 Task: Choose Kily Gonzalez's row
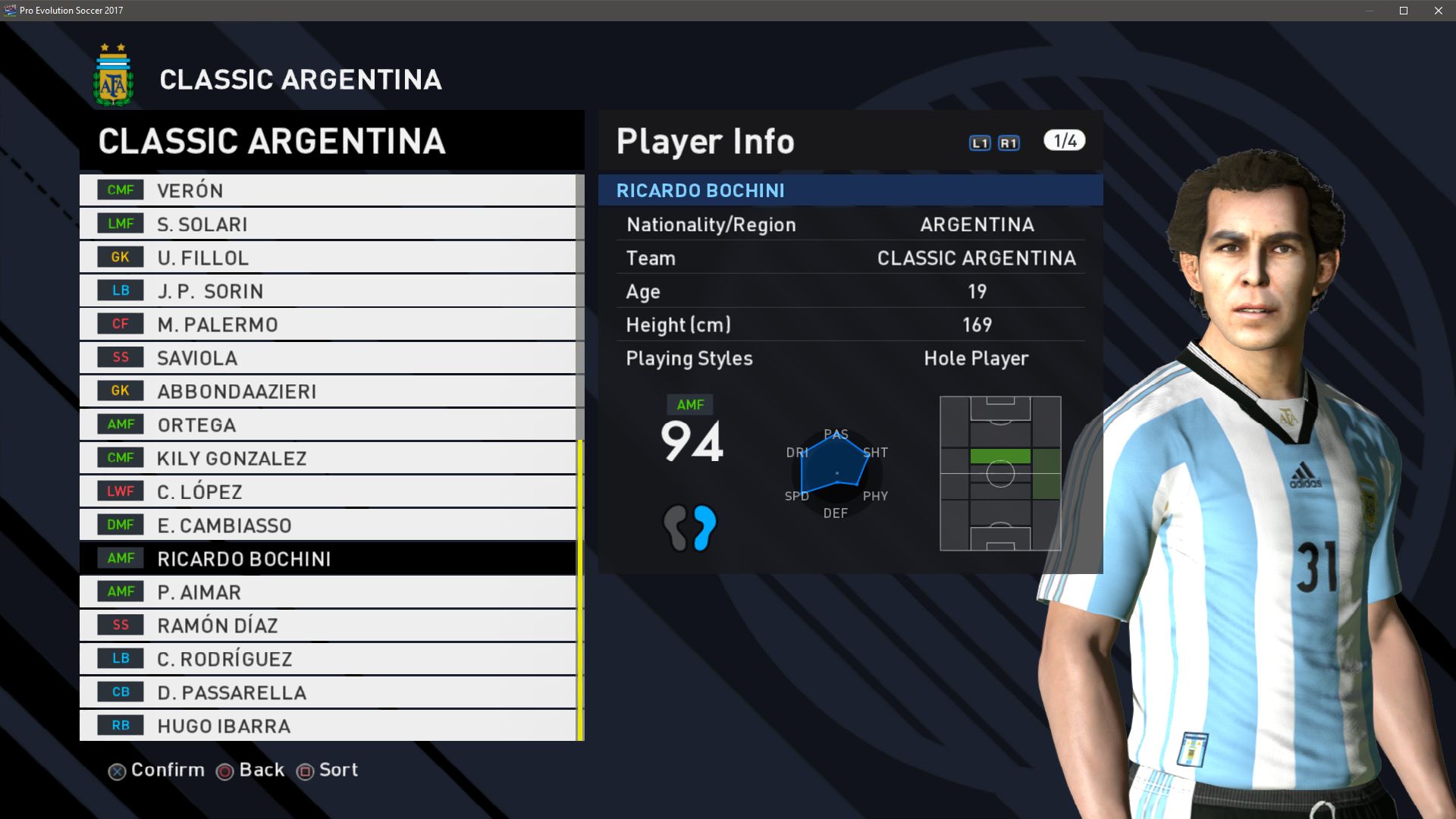(x=328, y=458)
